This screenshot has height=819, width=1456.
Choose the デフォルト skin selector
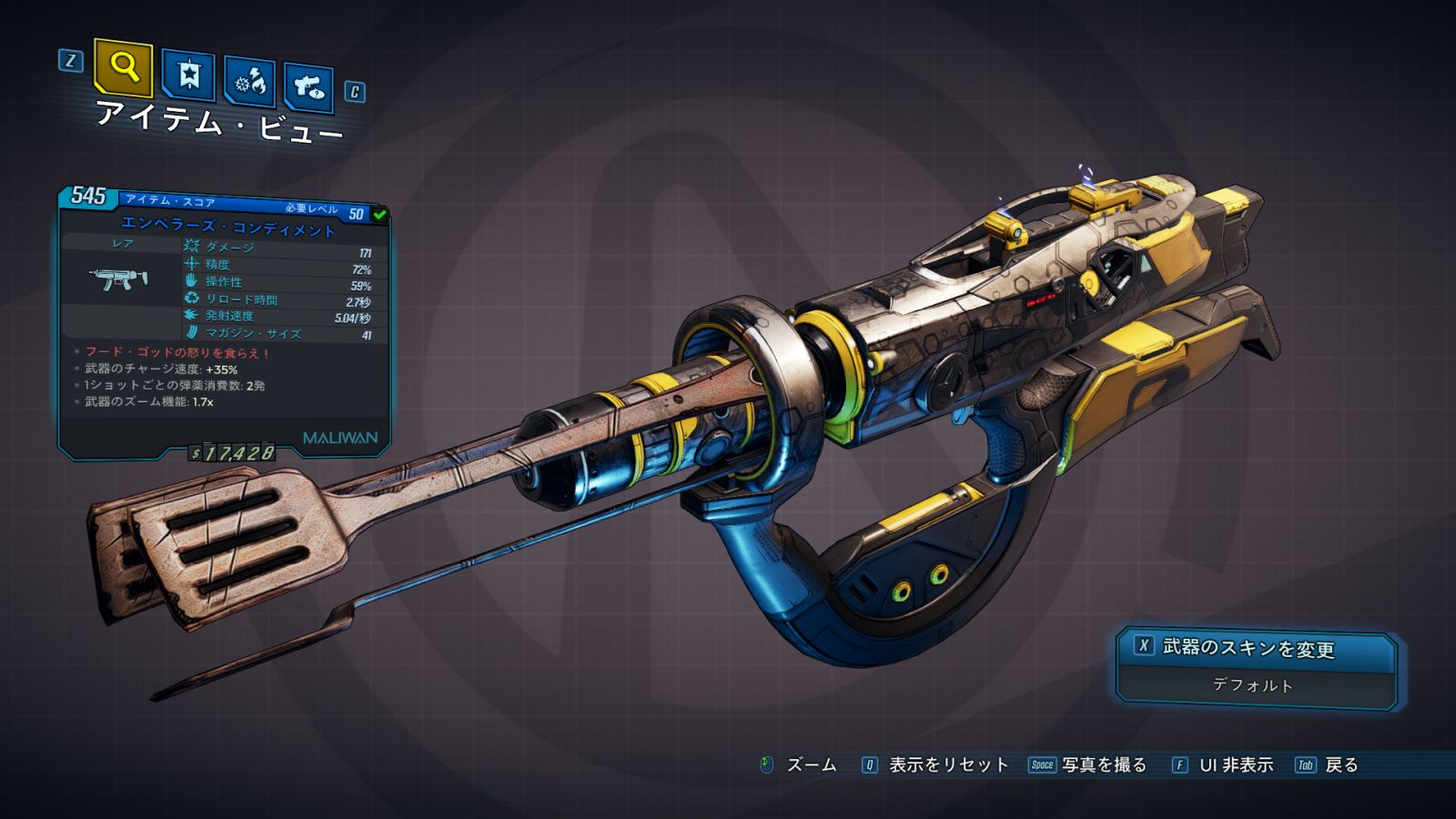tap(1254, 685)
